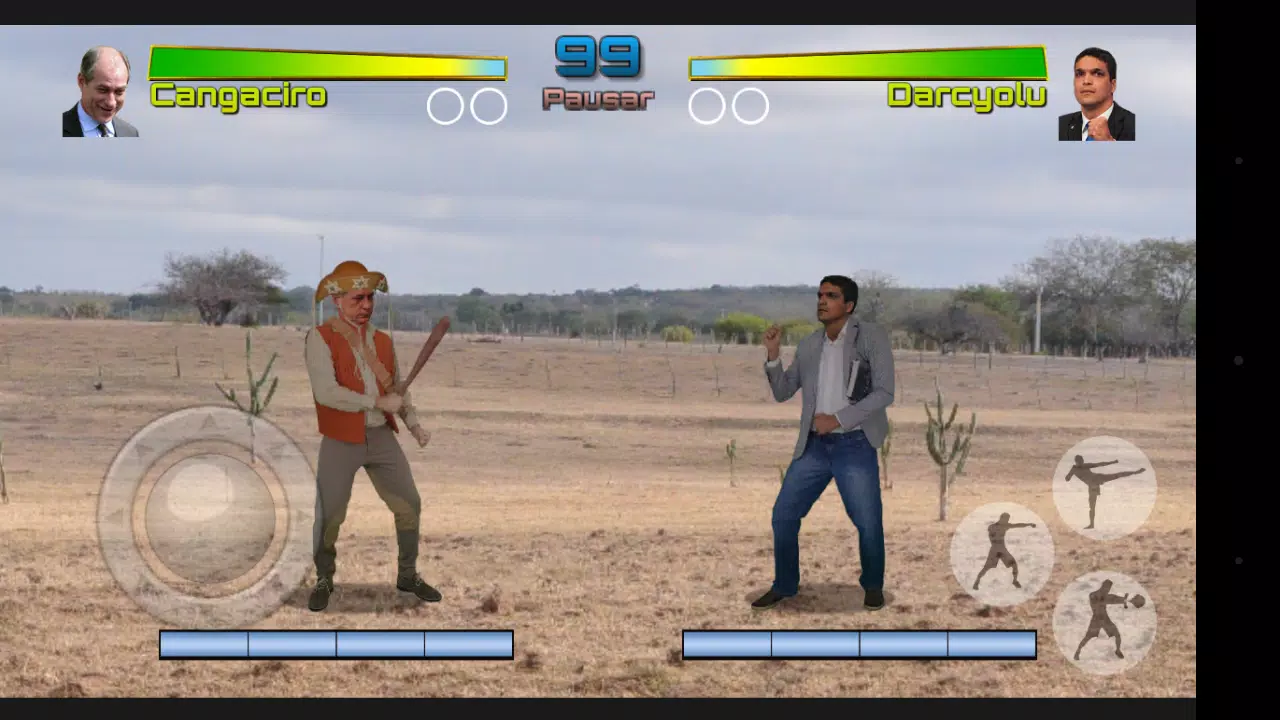Tap the Darcyolu name label
The image size is (1280, 720).
[967, 95]
